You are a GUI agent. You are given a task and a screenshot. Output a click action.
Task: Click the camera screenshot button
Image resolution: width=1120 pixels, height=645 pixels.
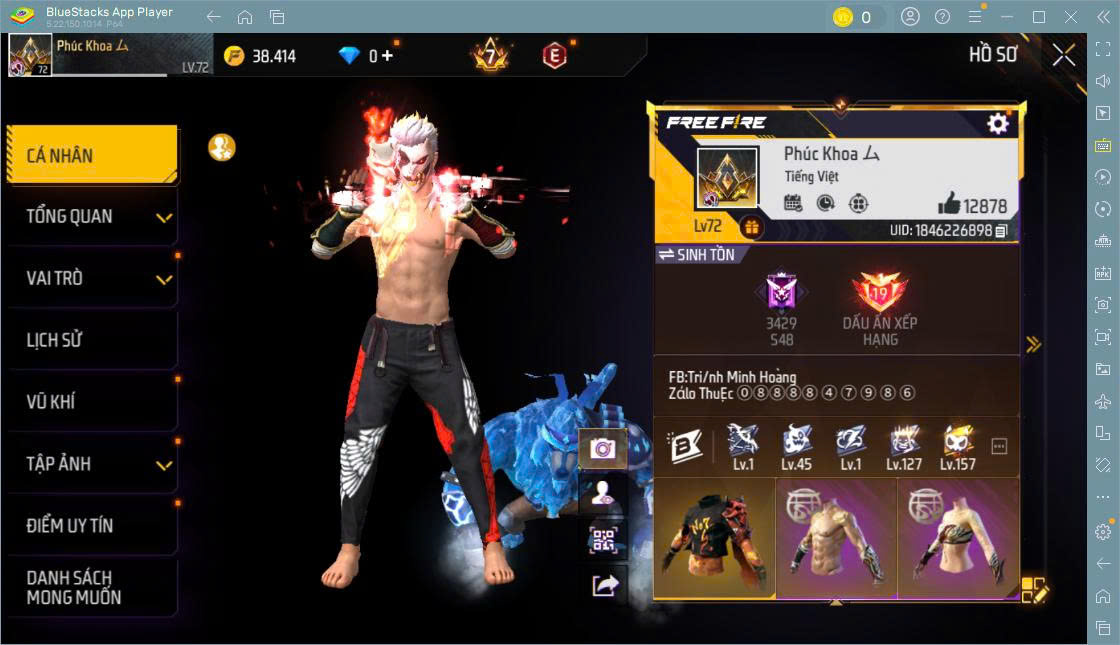[x=603, y=448]
